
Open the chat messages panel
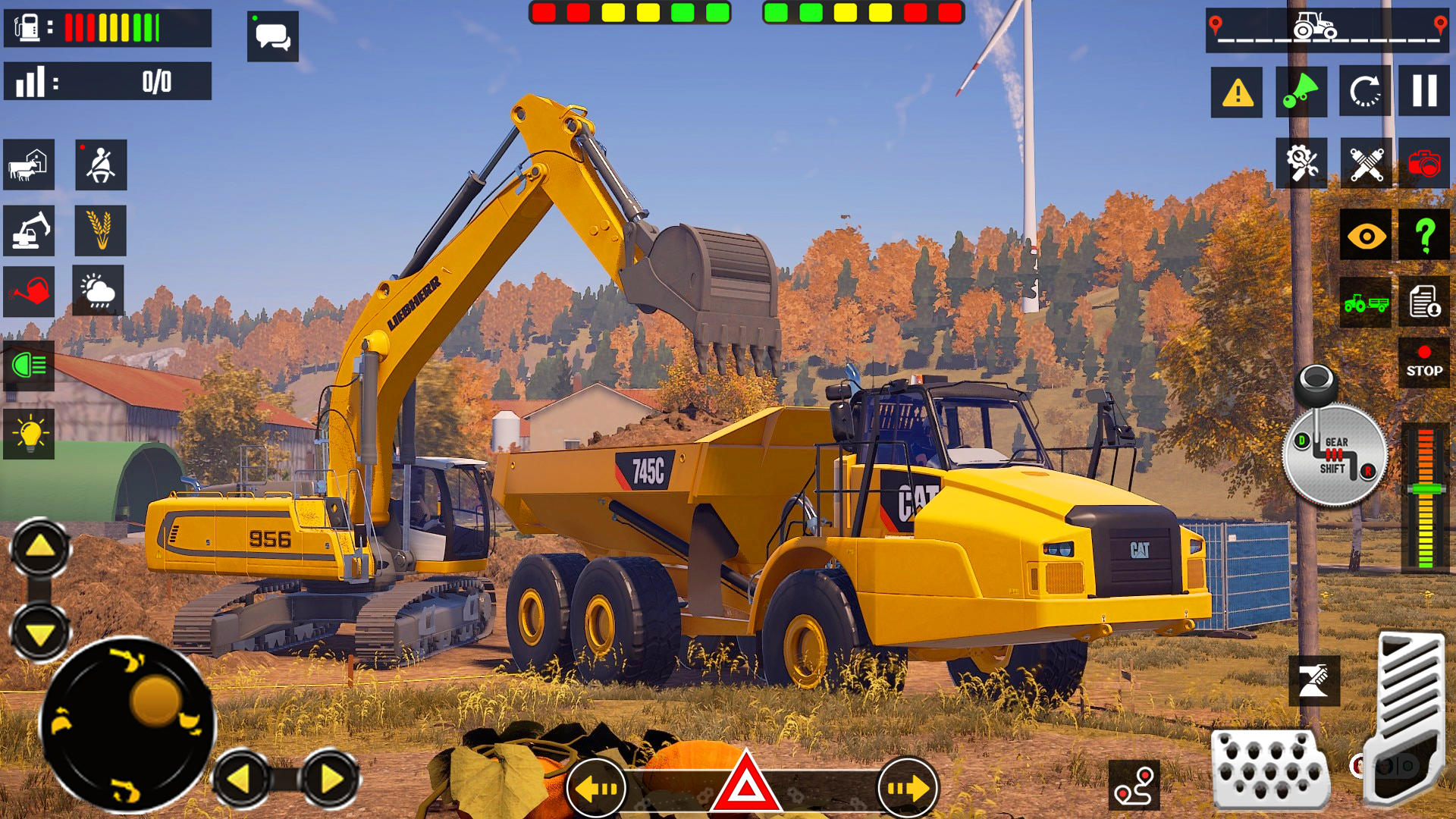pyautogui.click(x=273, y=36)
